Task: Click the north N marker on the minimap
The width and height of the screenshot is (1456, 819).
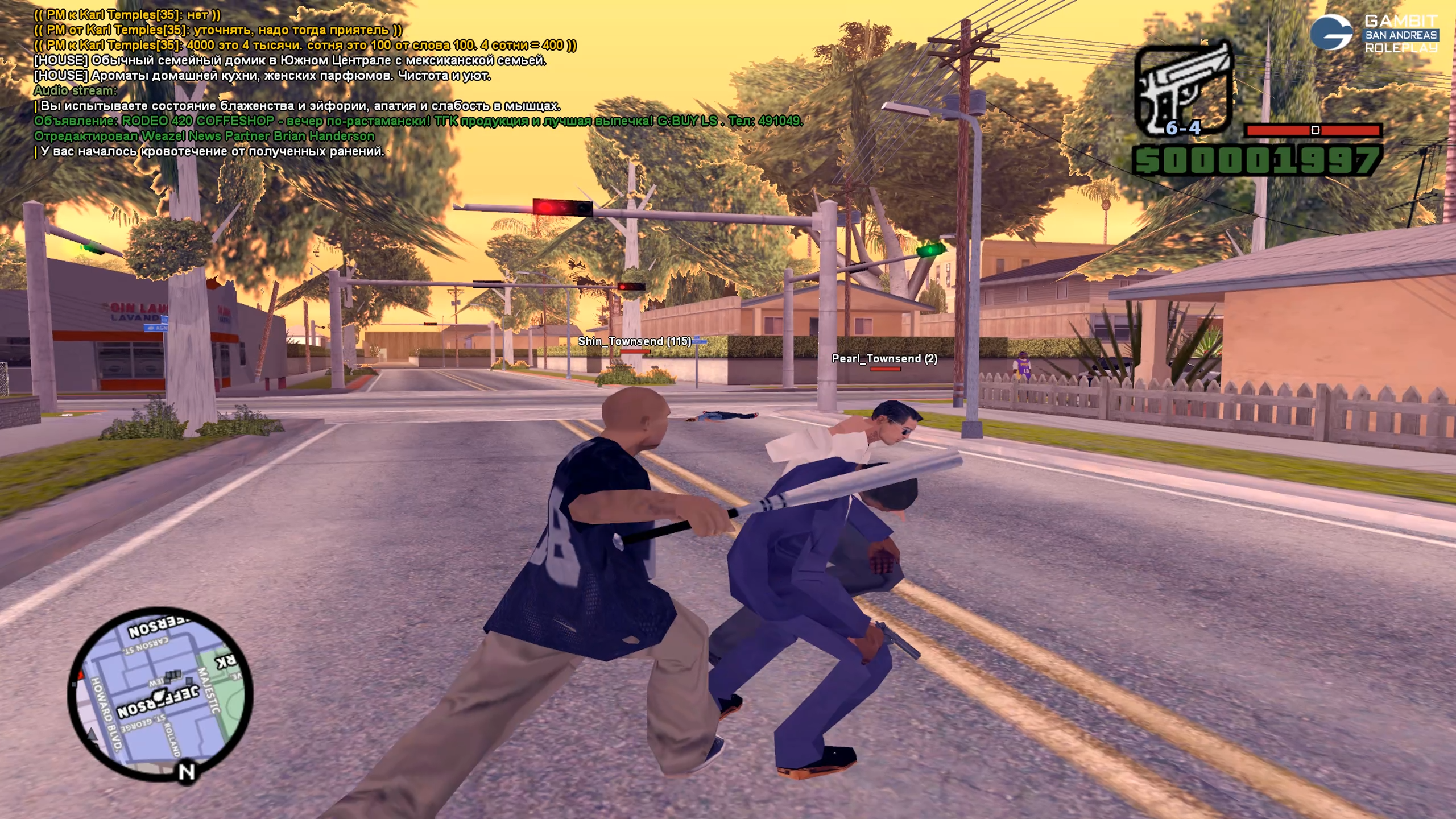Action: (x=187, y=772)
